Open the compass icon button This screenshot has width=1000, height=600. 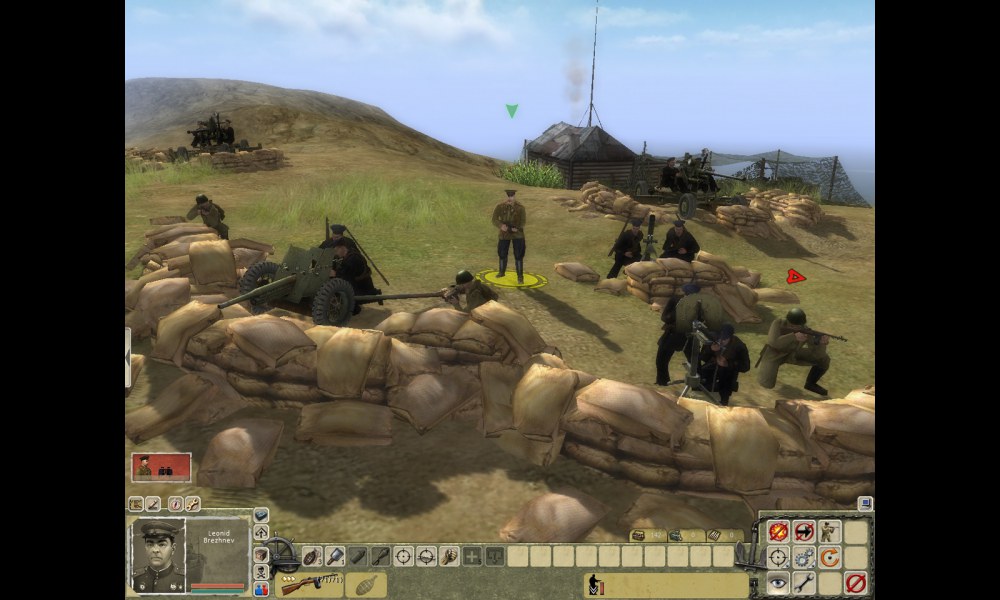click(175, 504)
